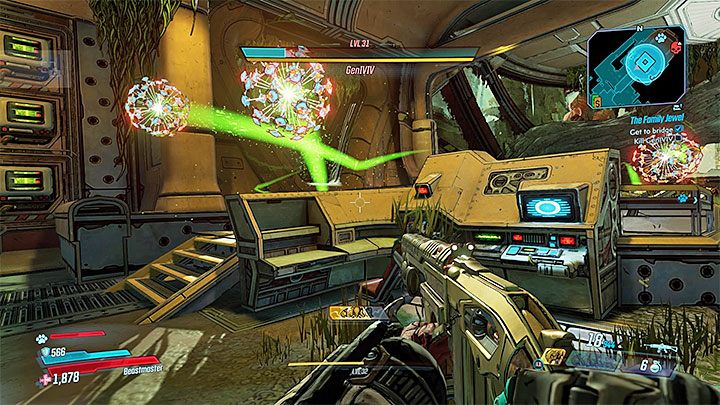Open the minimap in the corner
The image size is (720, 405).
pyautogui.click(x=640, y=66)
